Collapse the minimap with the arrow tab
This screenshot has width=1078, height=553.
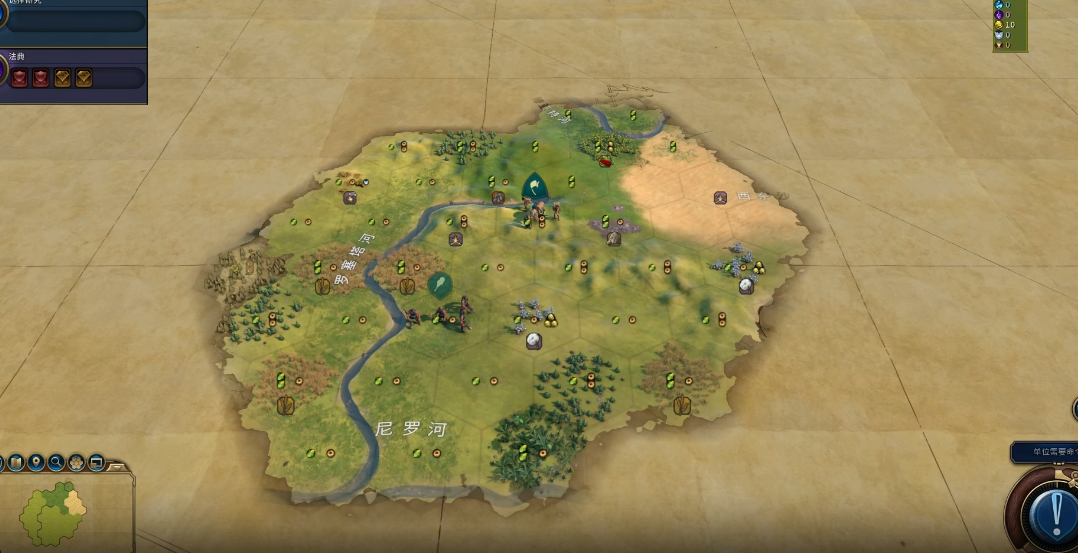117,466
